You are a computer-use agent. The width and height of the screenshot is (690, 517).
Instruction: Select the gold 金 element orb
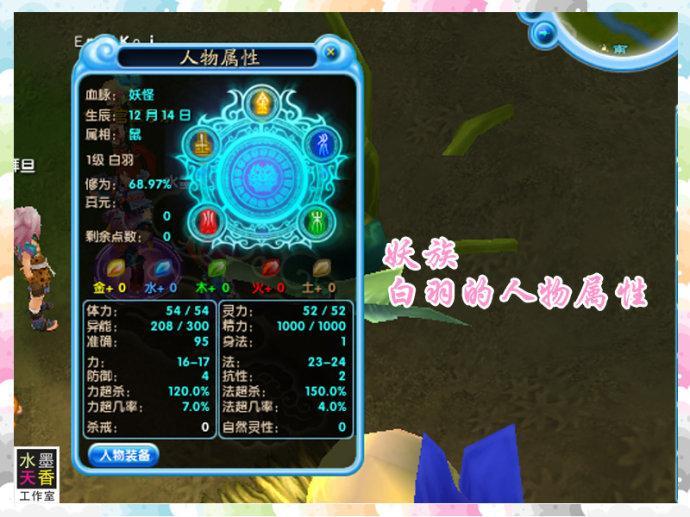point(262,102)
